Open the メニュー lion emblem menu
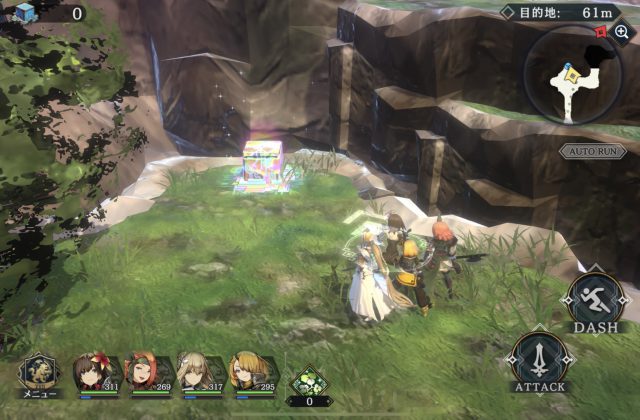 pos(39,372)
